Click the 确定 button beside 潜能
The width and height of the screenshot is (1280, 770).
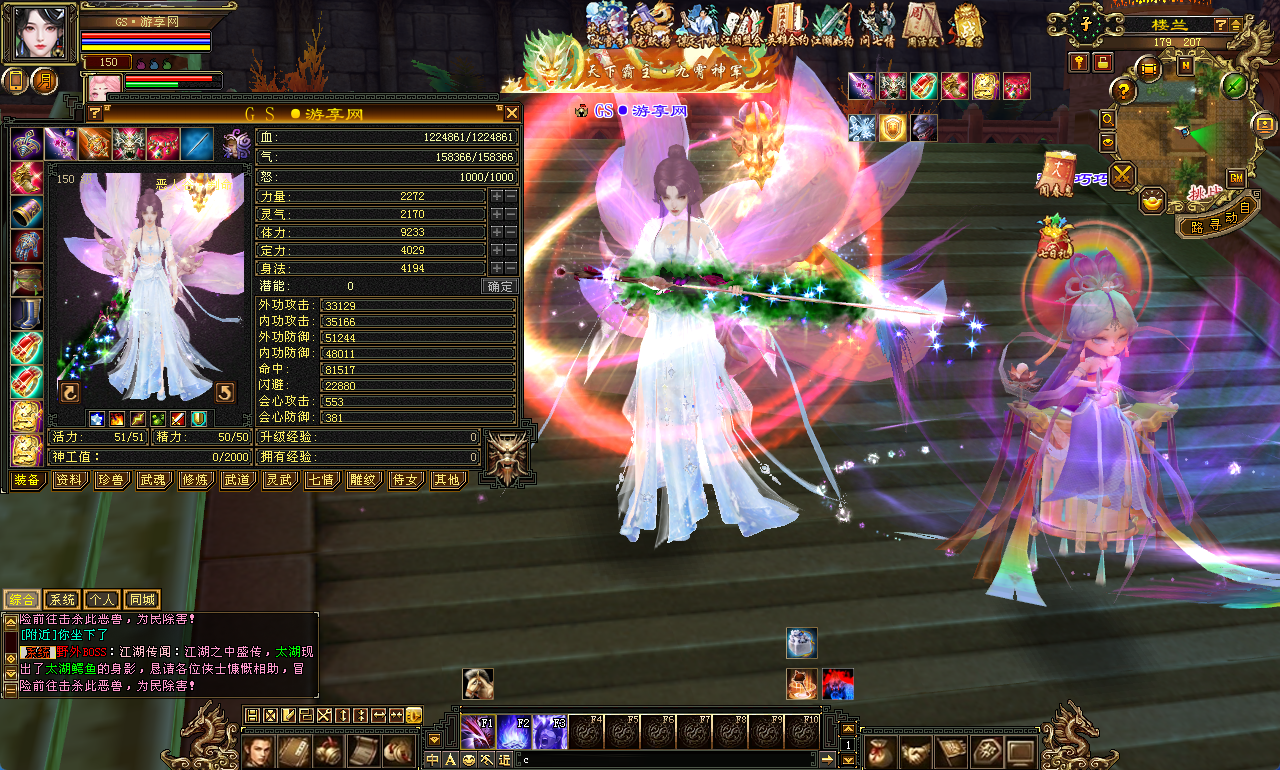500,286
